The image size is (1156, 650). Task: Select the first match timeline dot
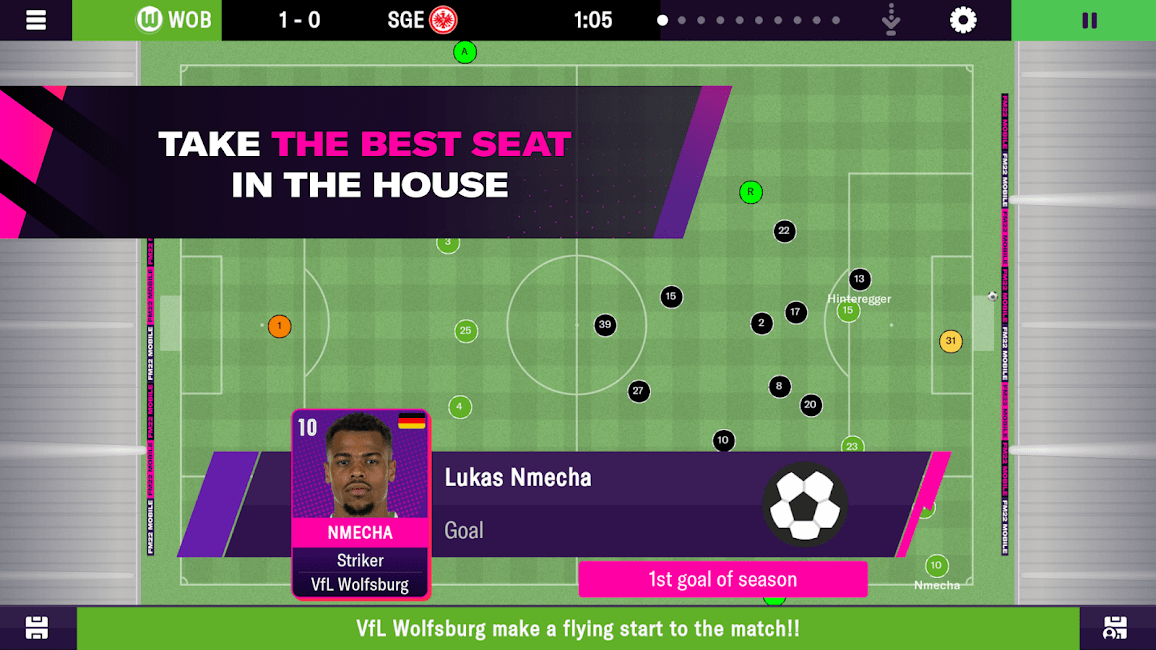[x=662, y=20]
